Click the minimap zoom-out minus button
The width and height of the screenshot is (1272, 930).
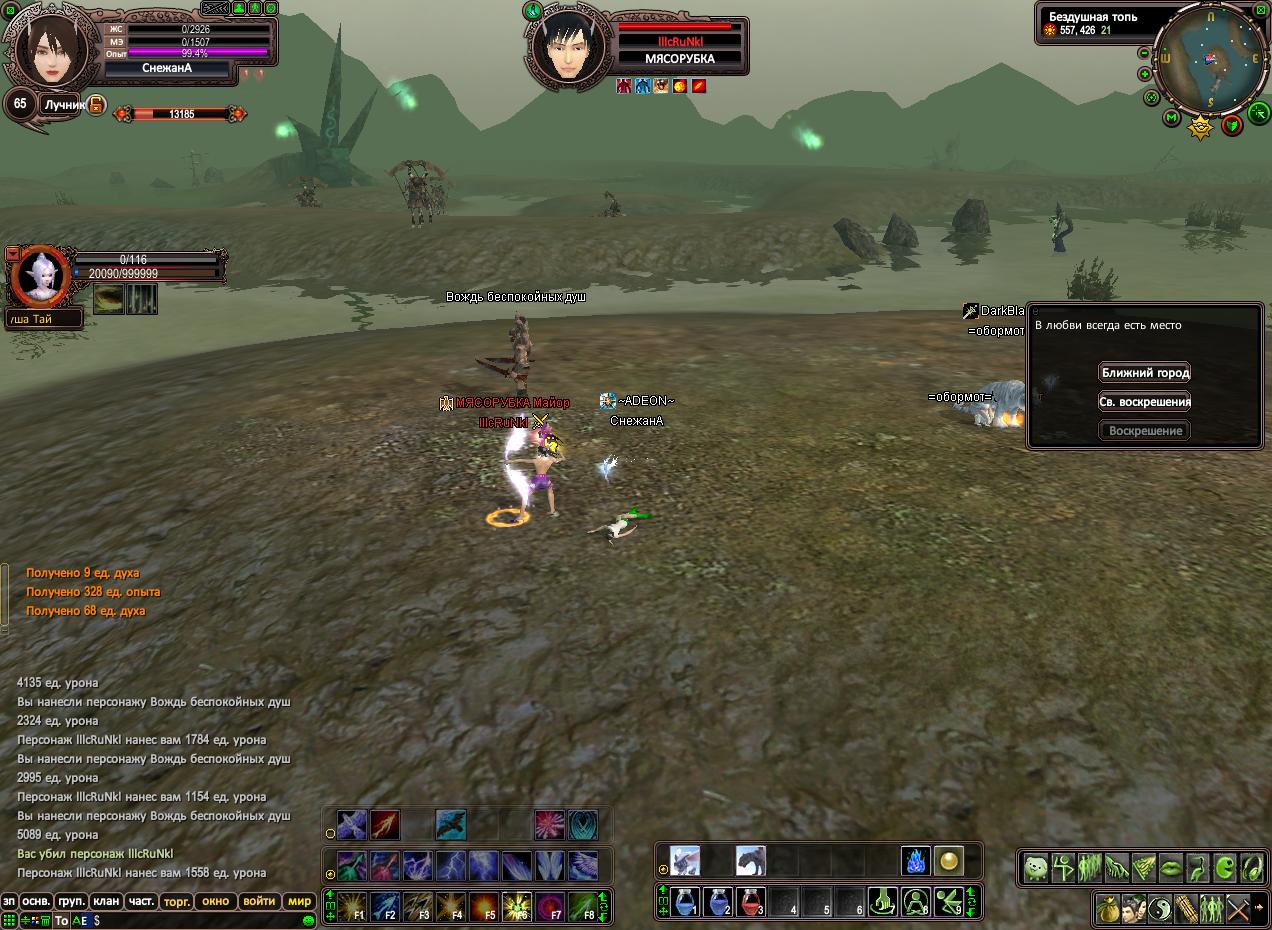coord(1144,53)
